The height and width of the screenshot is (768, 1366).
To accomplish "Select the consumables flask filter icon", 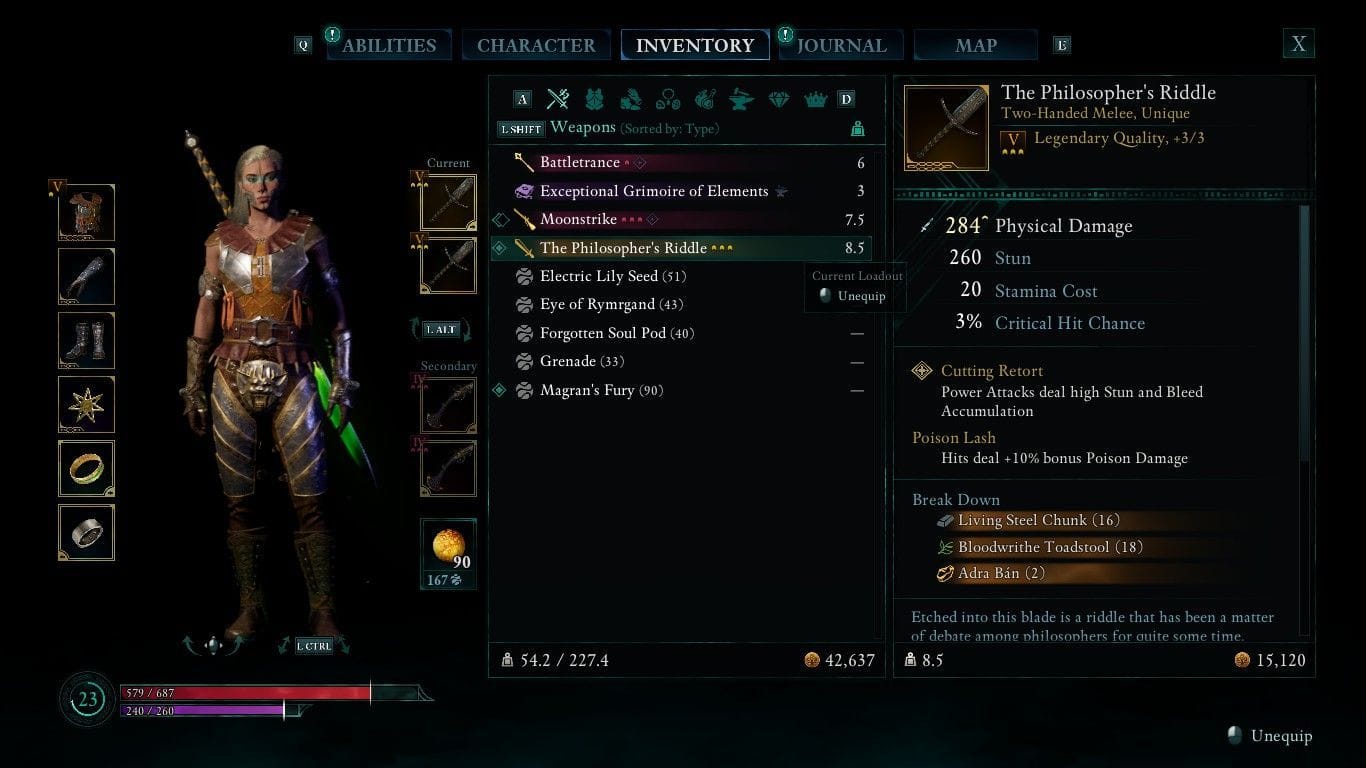I will tap(704, 99).
